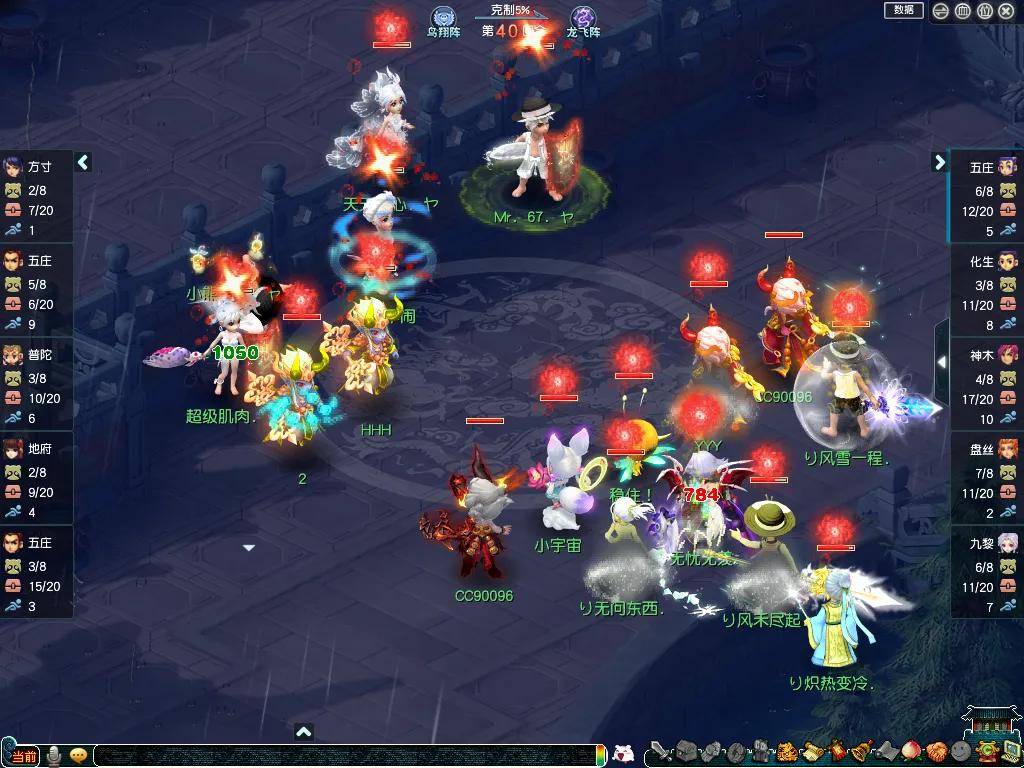The height and width of the screenshot is (768, 1024).
Task: Open the 数据 battle data panel
Action: point(903,10)
